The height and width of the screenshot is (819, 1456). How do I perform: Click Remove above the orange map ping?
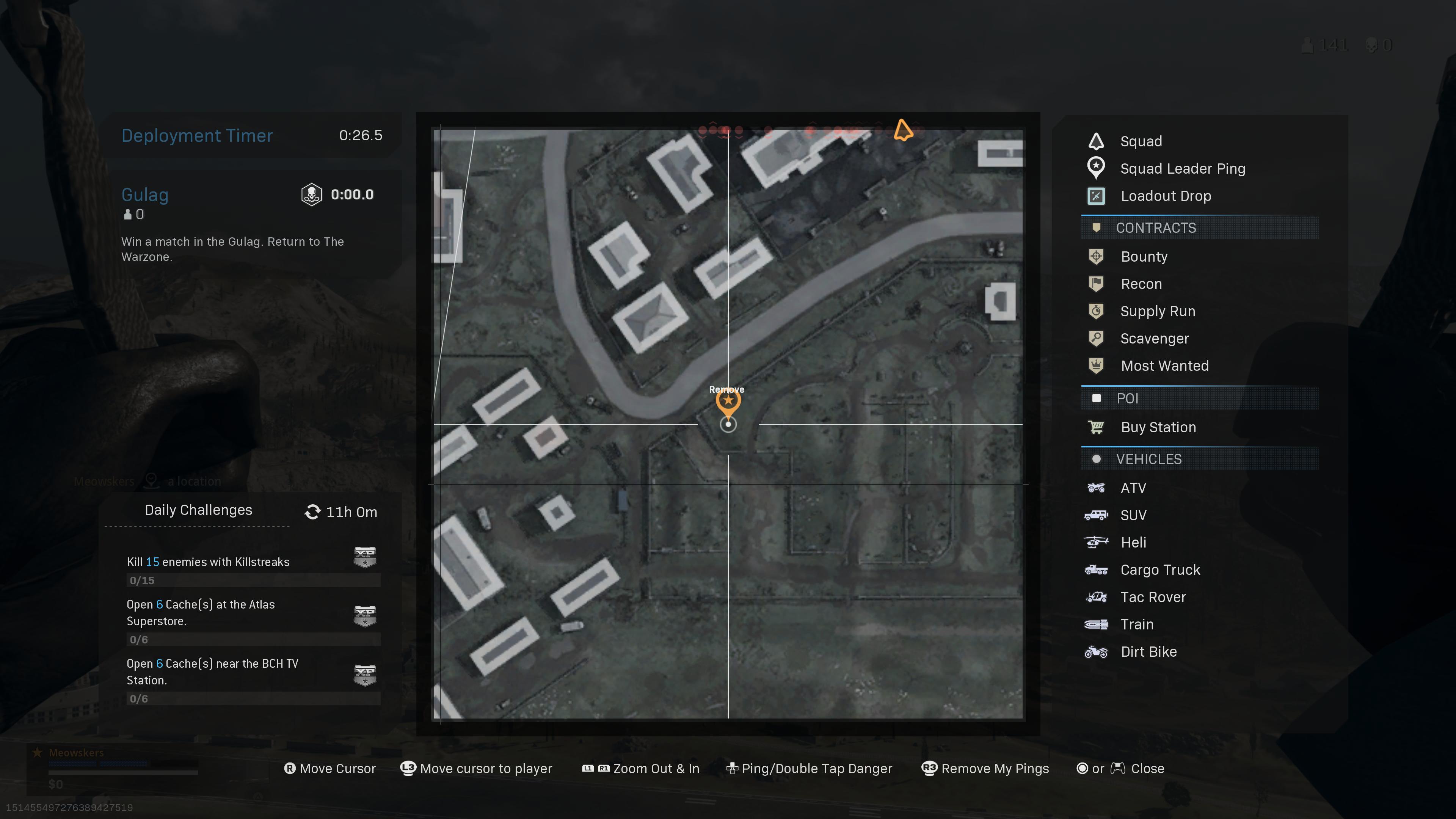727,389
